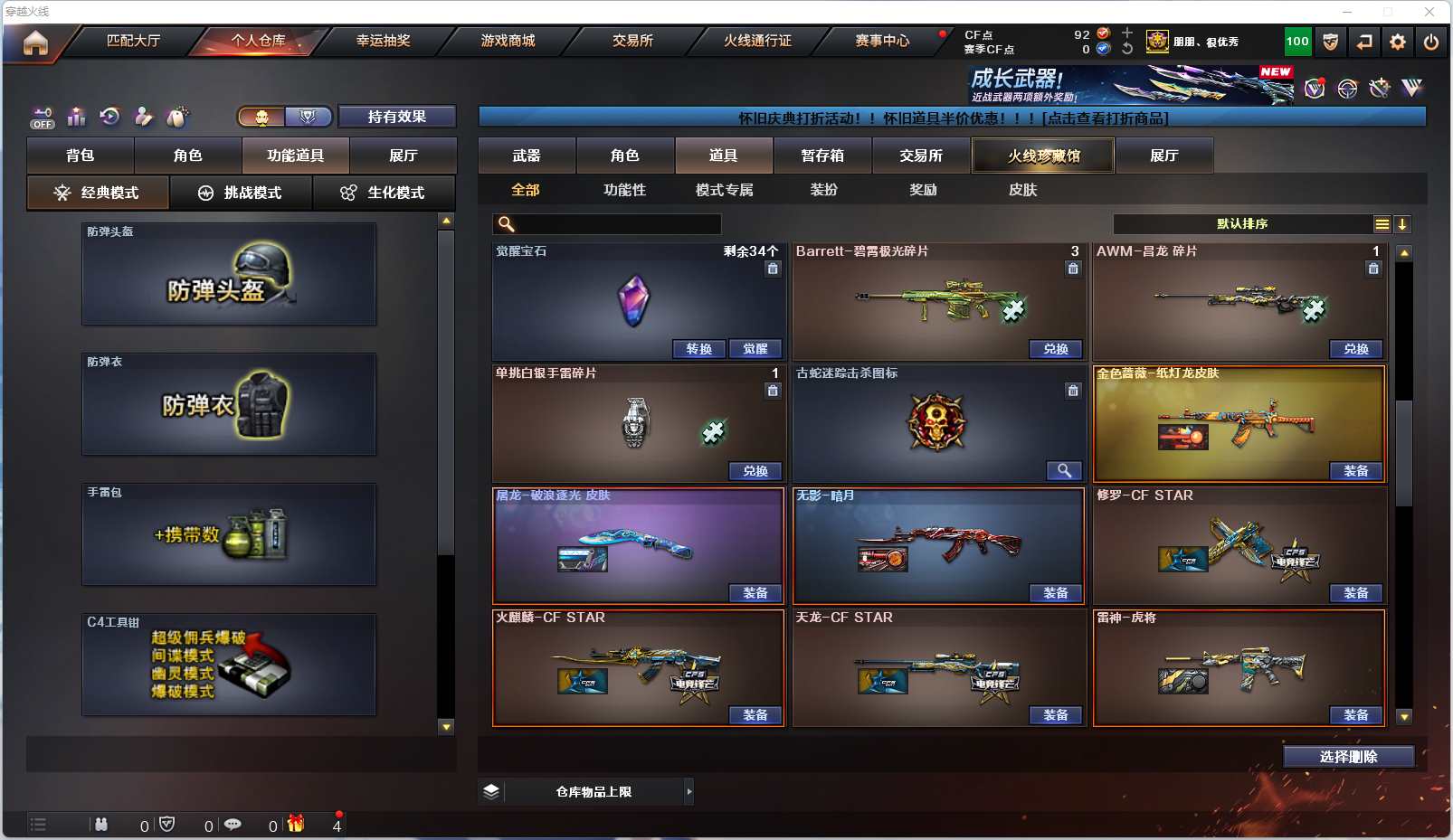Open settings with the gear icon
Viewport: 1453px width, 840px height.
tap(1398, 42)
